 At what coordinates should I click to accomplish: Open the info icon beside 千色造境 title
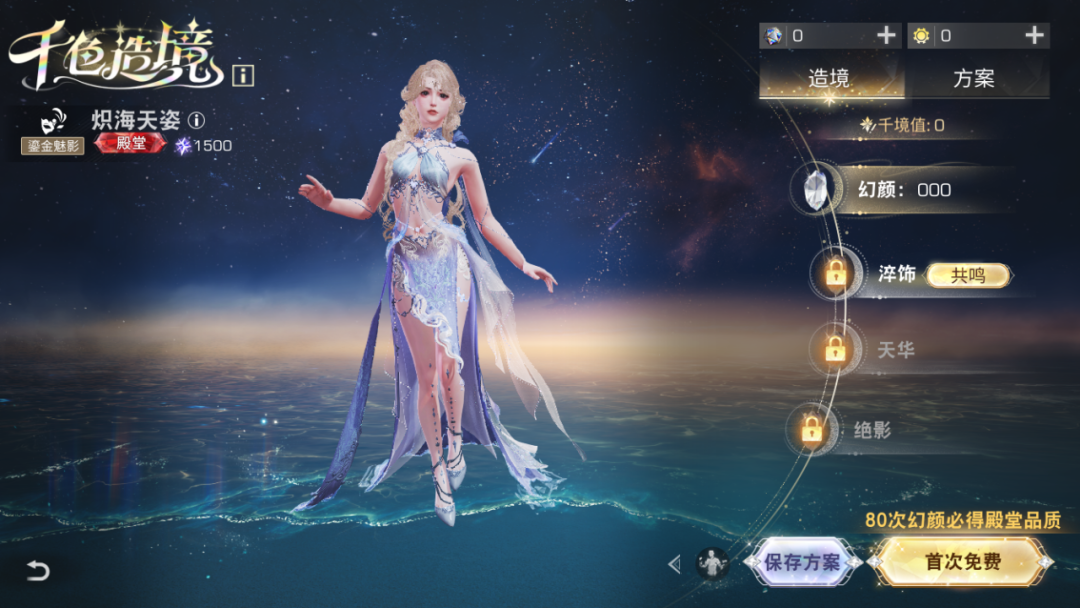pyautogui.click(x=243, y=74)
